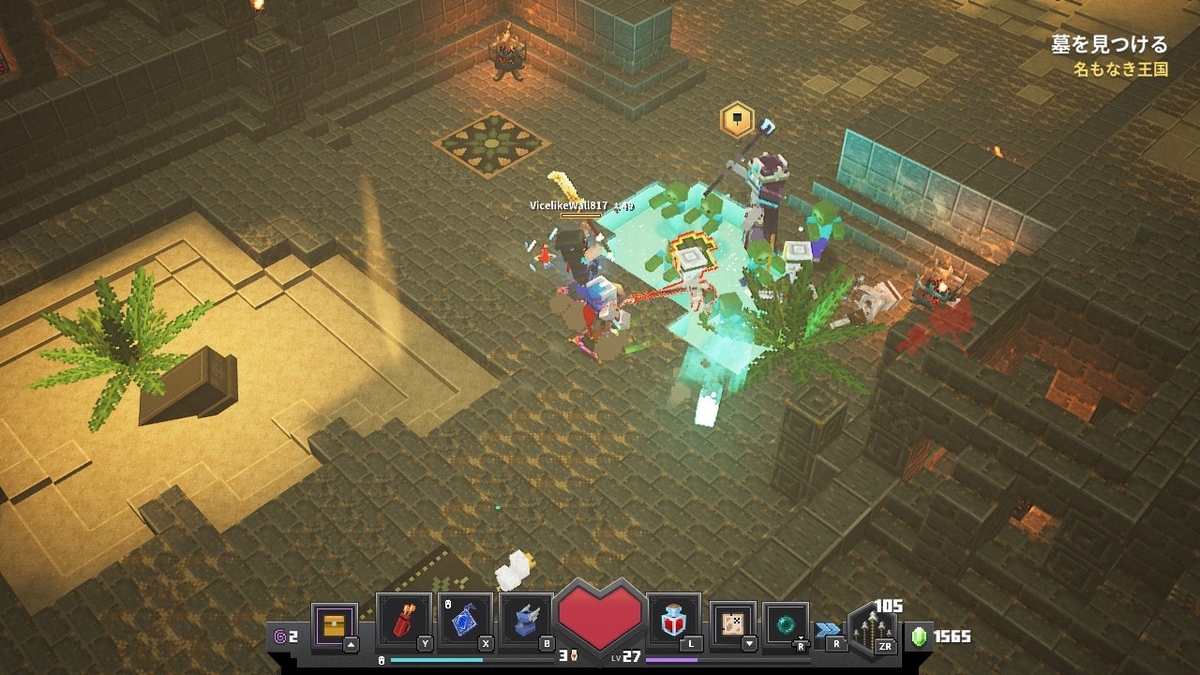Drink the red health potion
Screen dimensions: 1200x675
(x=673, y=622)
